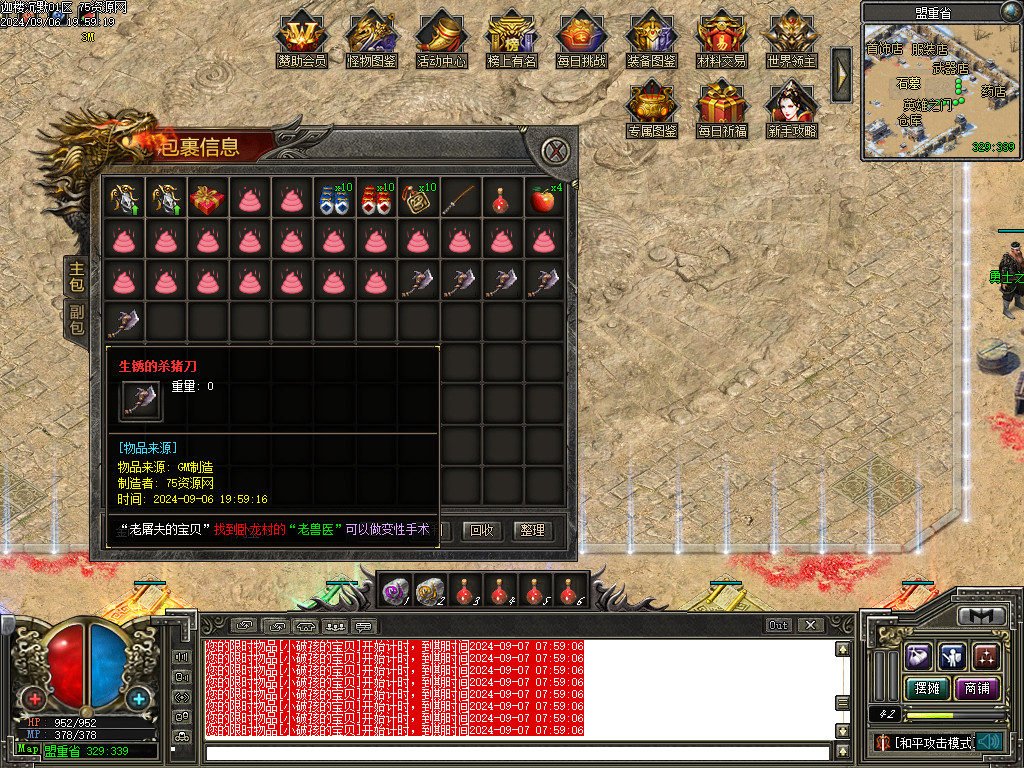Open the 活动中心 event center

442,36
